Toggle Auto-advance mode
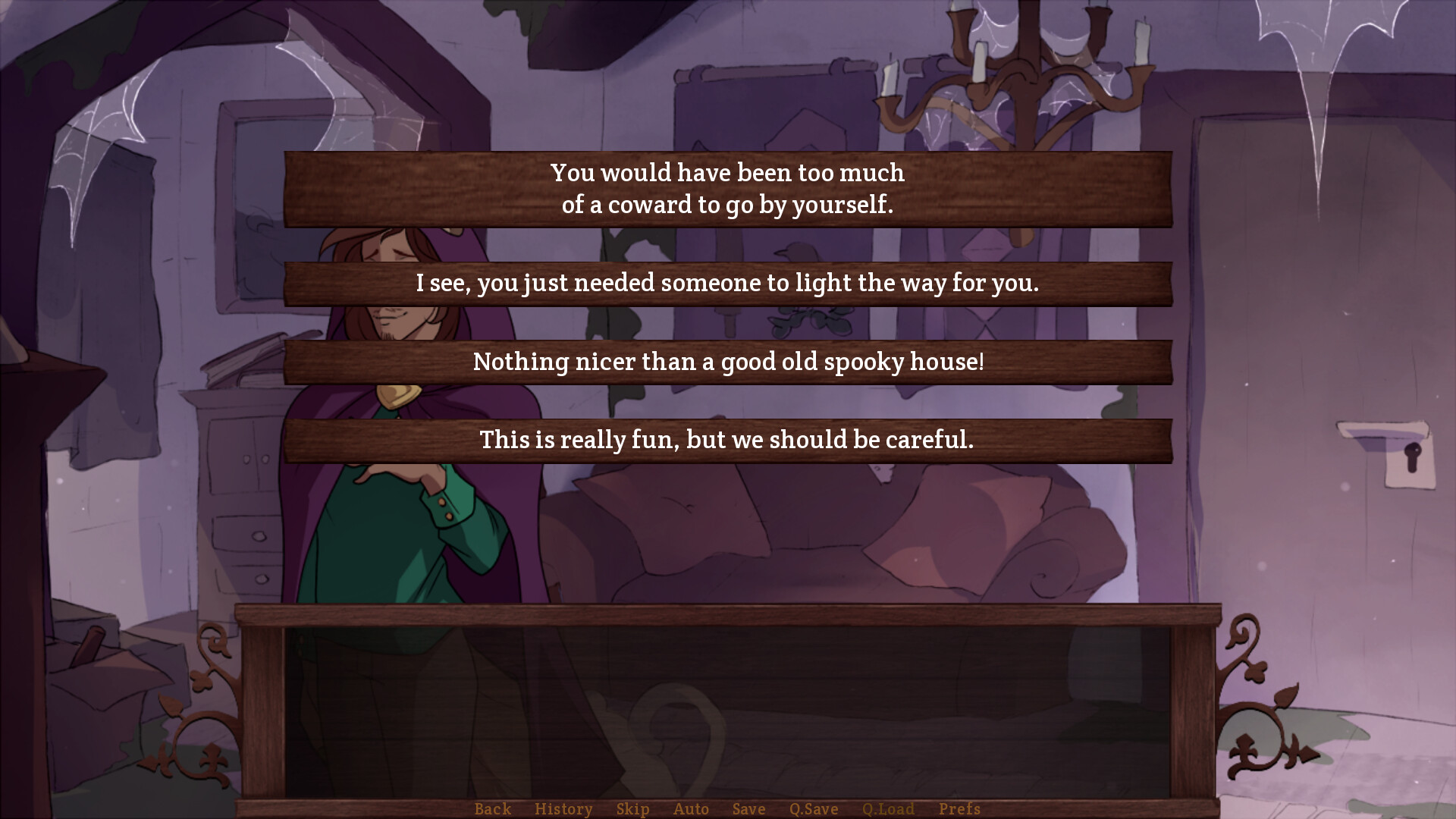The width and height of the screenshot is (1456, 819). 691,808
